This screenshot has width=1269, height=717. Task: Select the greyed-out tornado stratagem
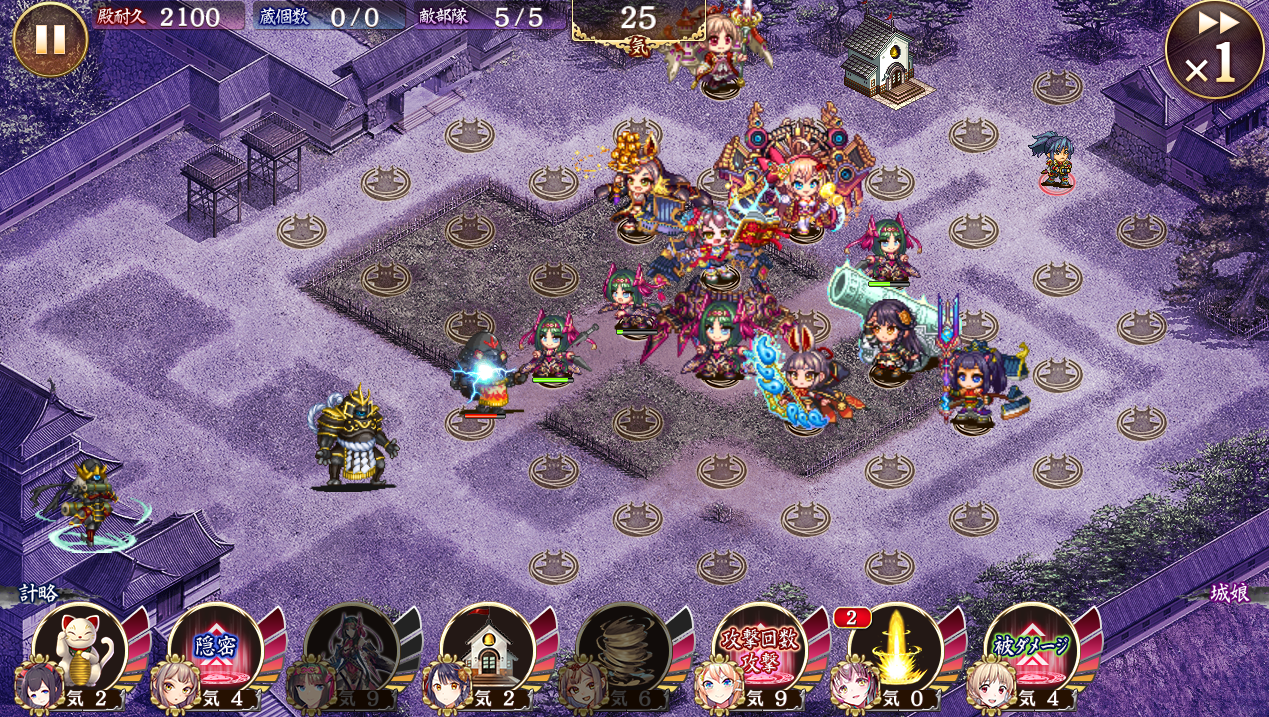click(623, 648)
